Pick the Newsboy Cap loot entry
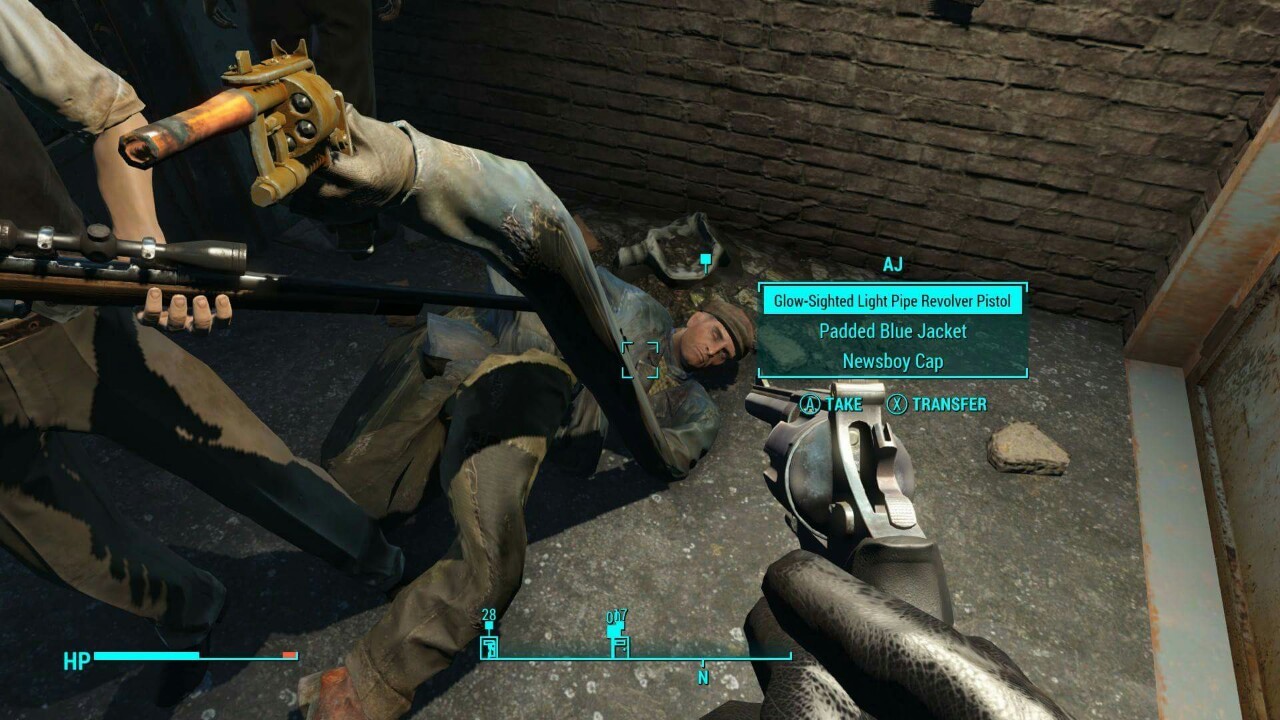The height and width of the screenshot is (720, 1280). tap(892, 361)
